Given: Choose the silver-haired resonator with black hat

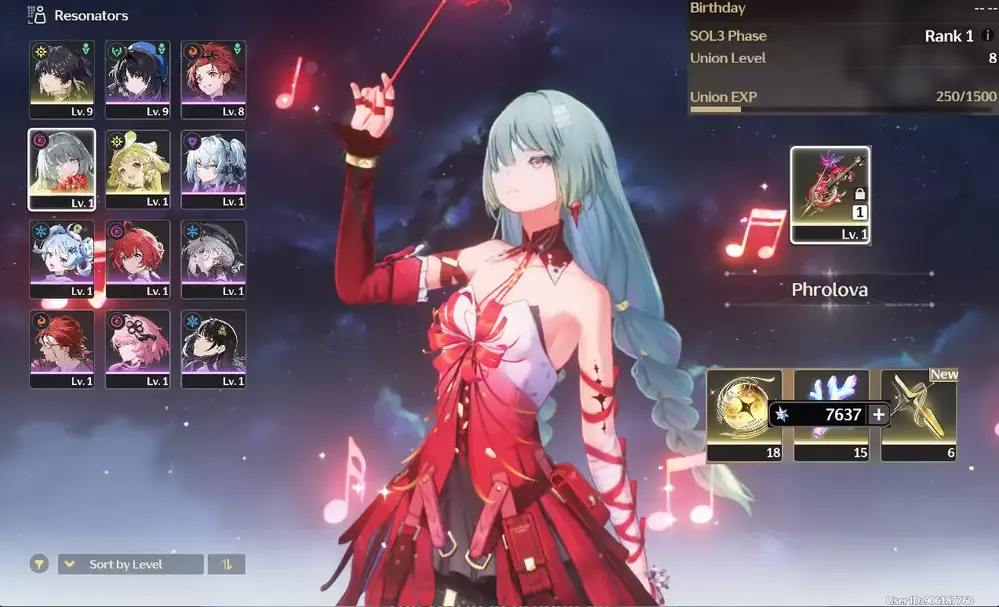Looking at the screenshot, I should [x=213, y=259].
